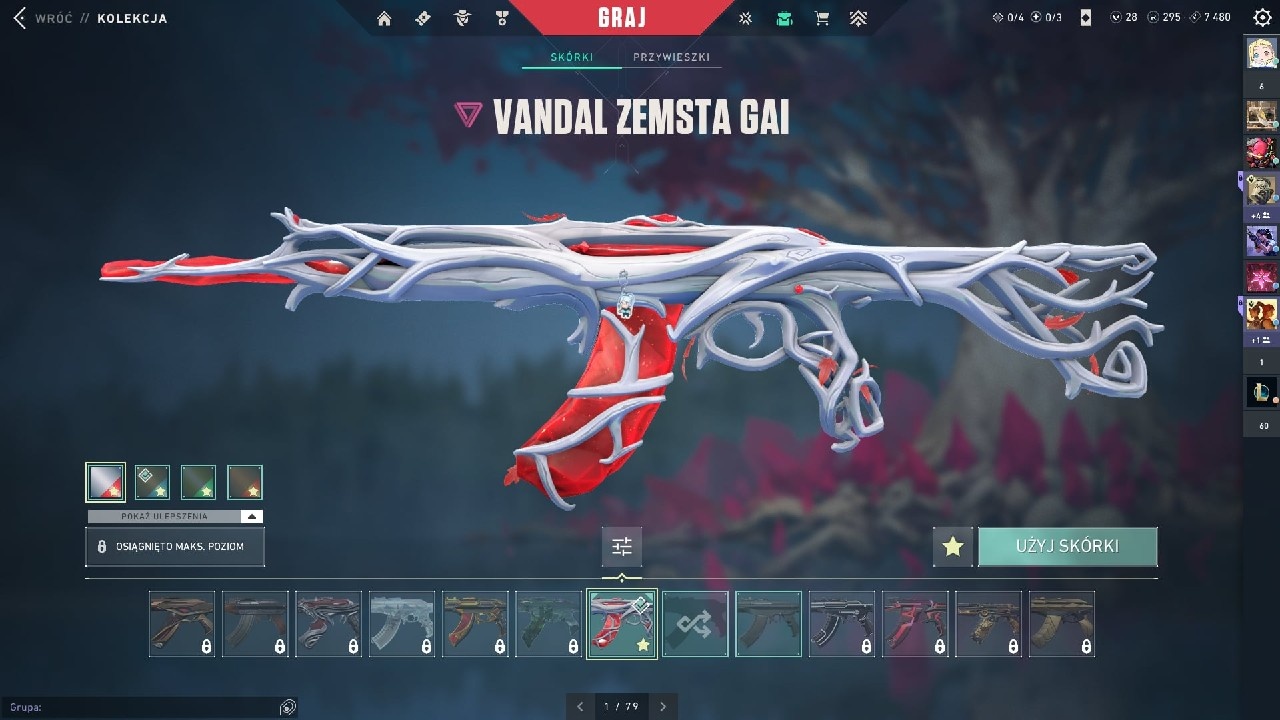Pick the white frosted Vandal skin thumbnail

402,624
